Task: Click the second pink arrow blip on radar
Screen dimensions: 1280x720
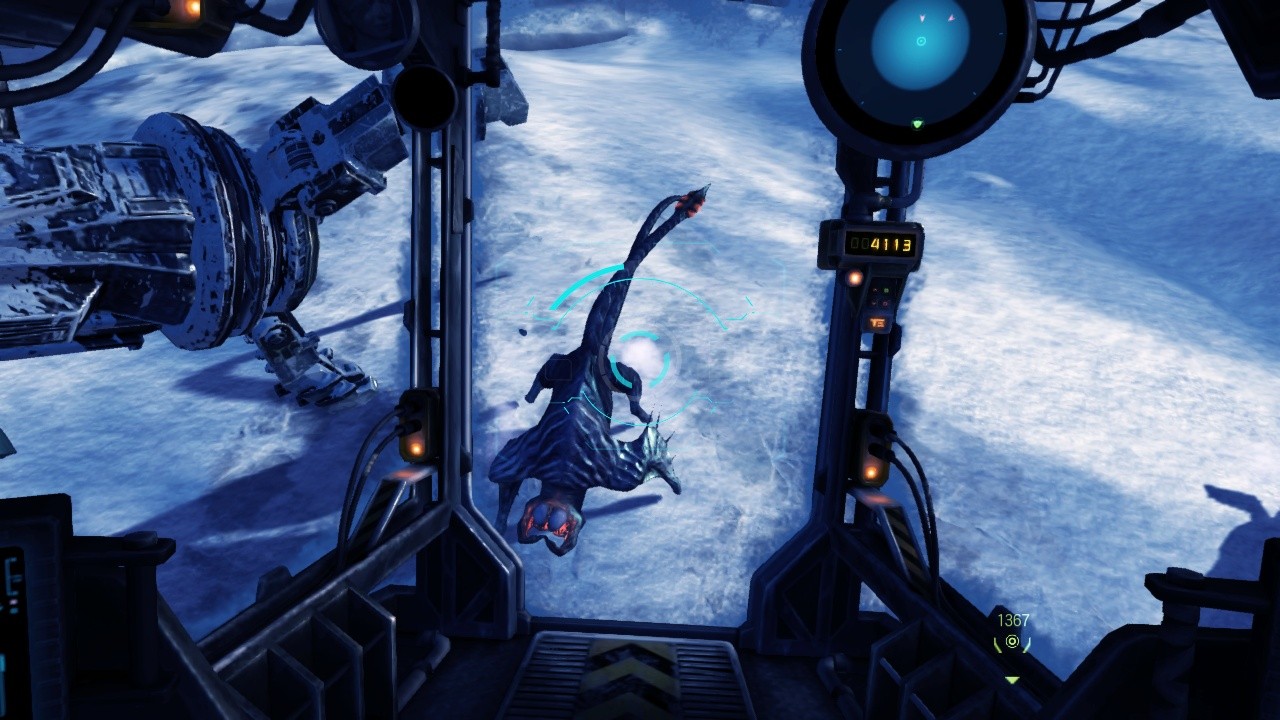Action: point(951,16)
